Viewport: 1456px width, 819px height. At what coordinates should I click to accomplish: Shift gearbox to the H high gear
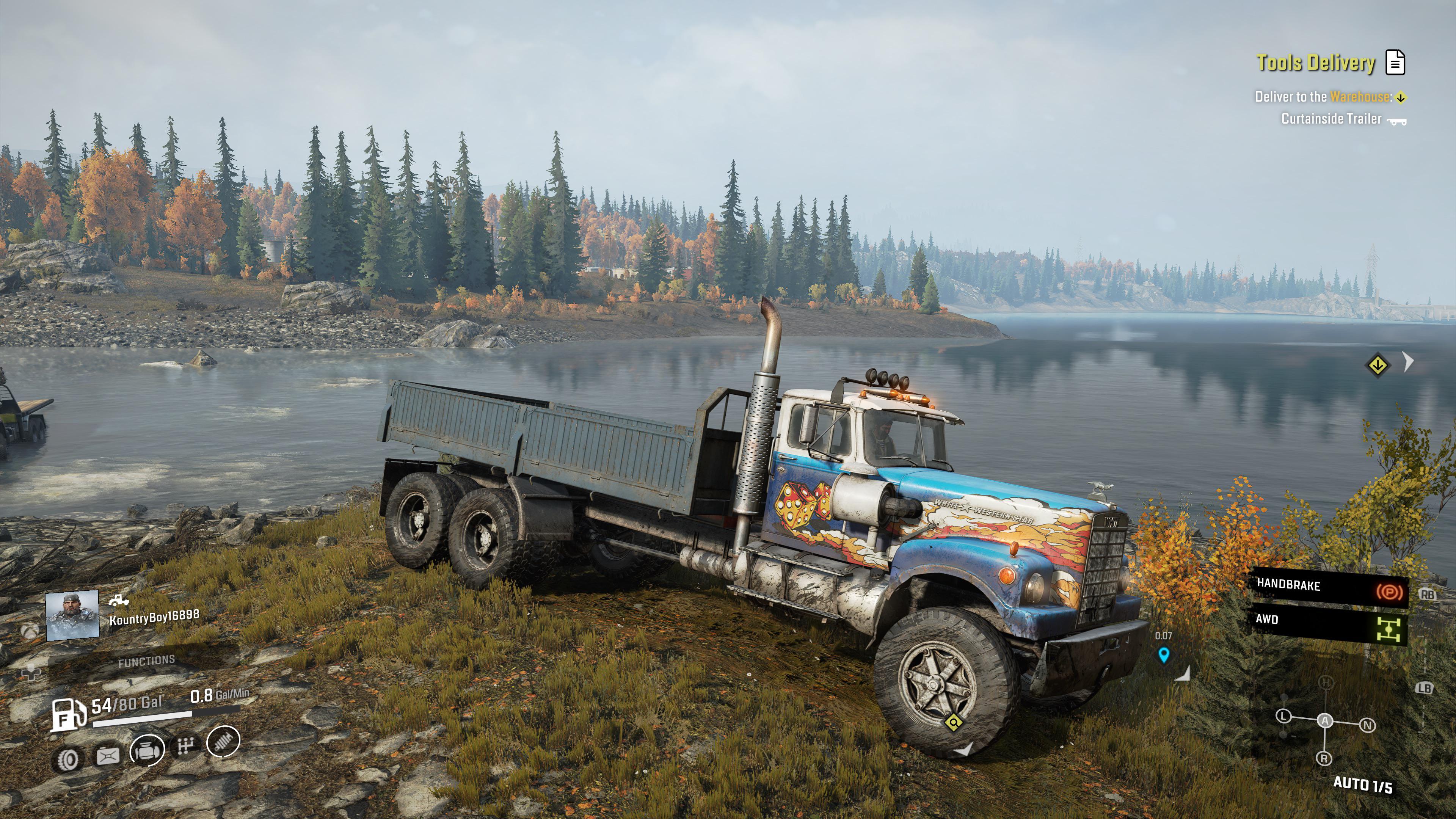pos(1326,683)
